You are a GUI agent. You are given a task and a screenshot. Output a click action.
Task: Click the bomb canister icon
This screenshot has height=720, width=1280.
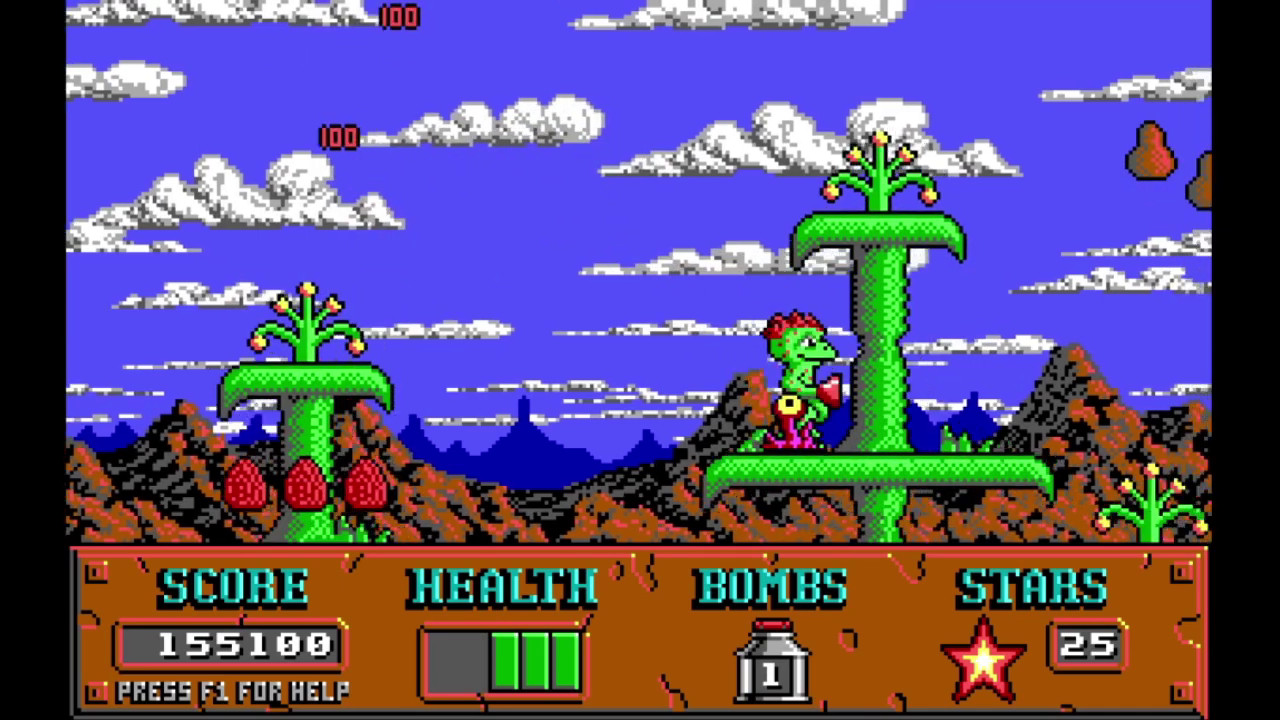click(x=771, y=661)
